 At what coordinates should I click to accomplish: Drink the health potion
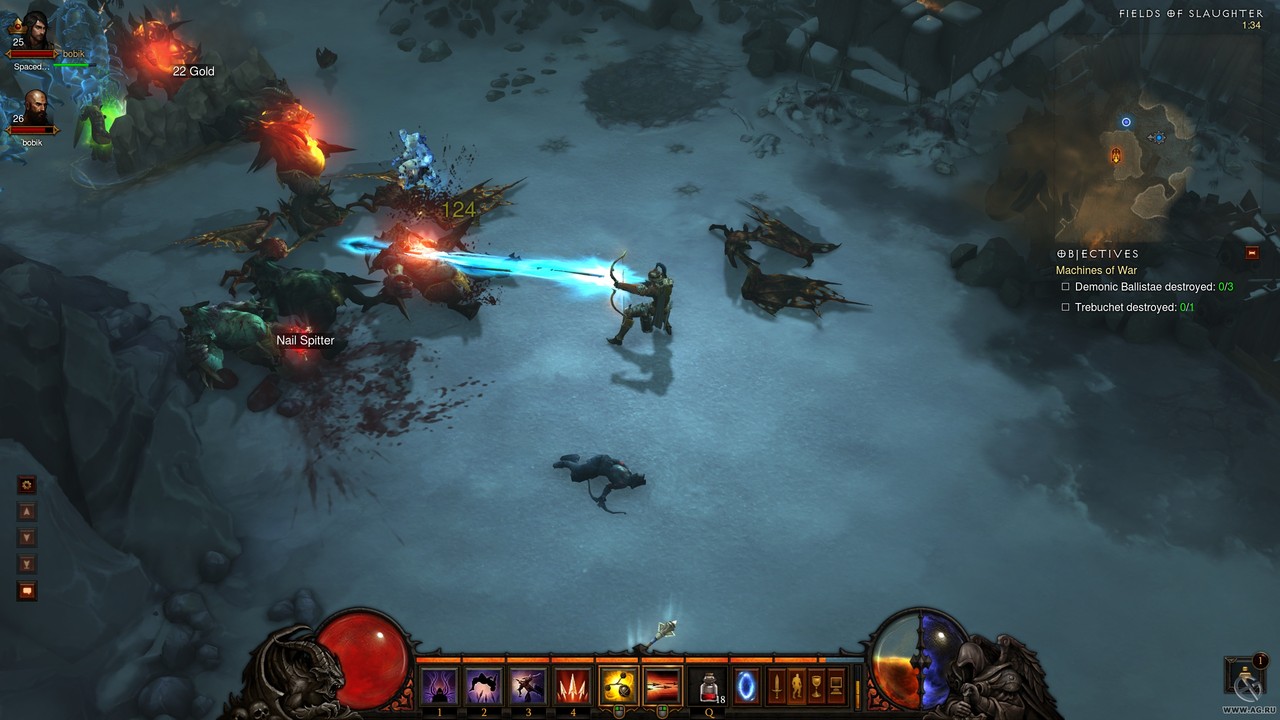[x=709, y=686]
